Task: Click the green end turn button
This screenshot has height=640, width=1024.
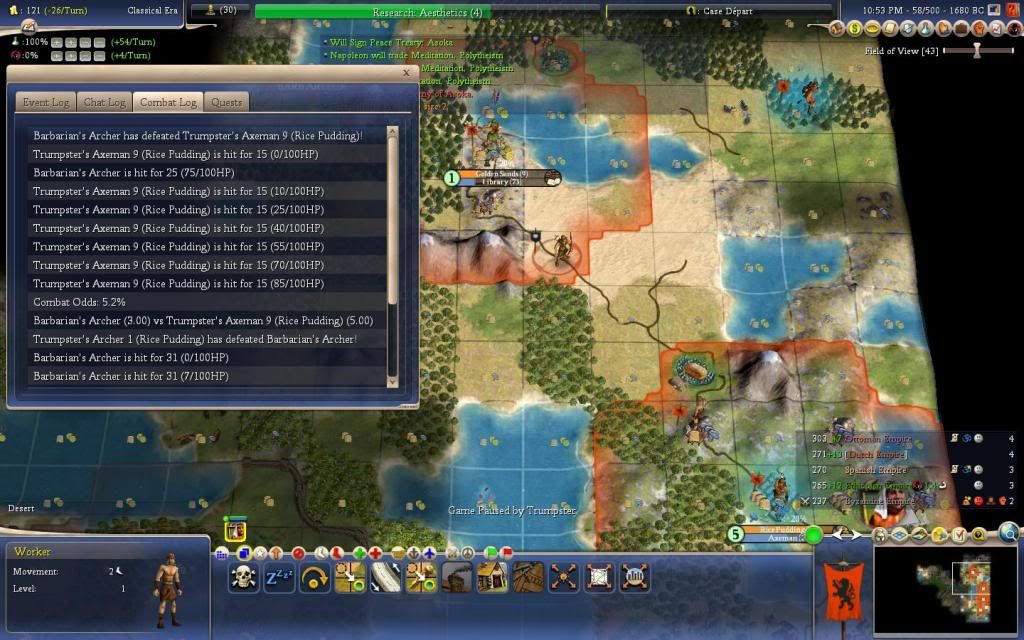Action: click(x=814, y=535)
